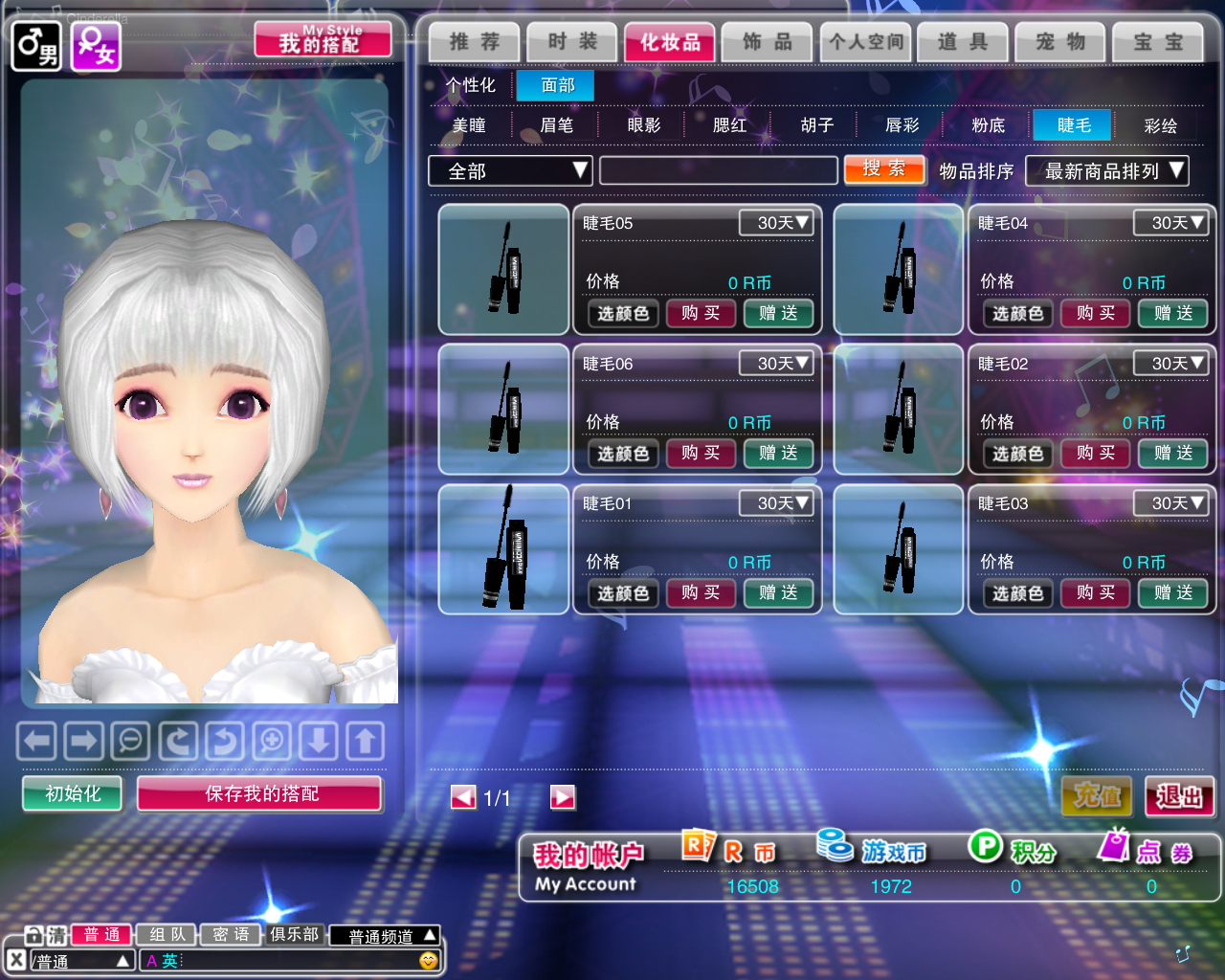Choose the 眼影 eyeshadow subcategory
1225x980 pixels.
[x=643, y=125]
